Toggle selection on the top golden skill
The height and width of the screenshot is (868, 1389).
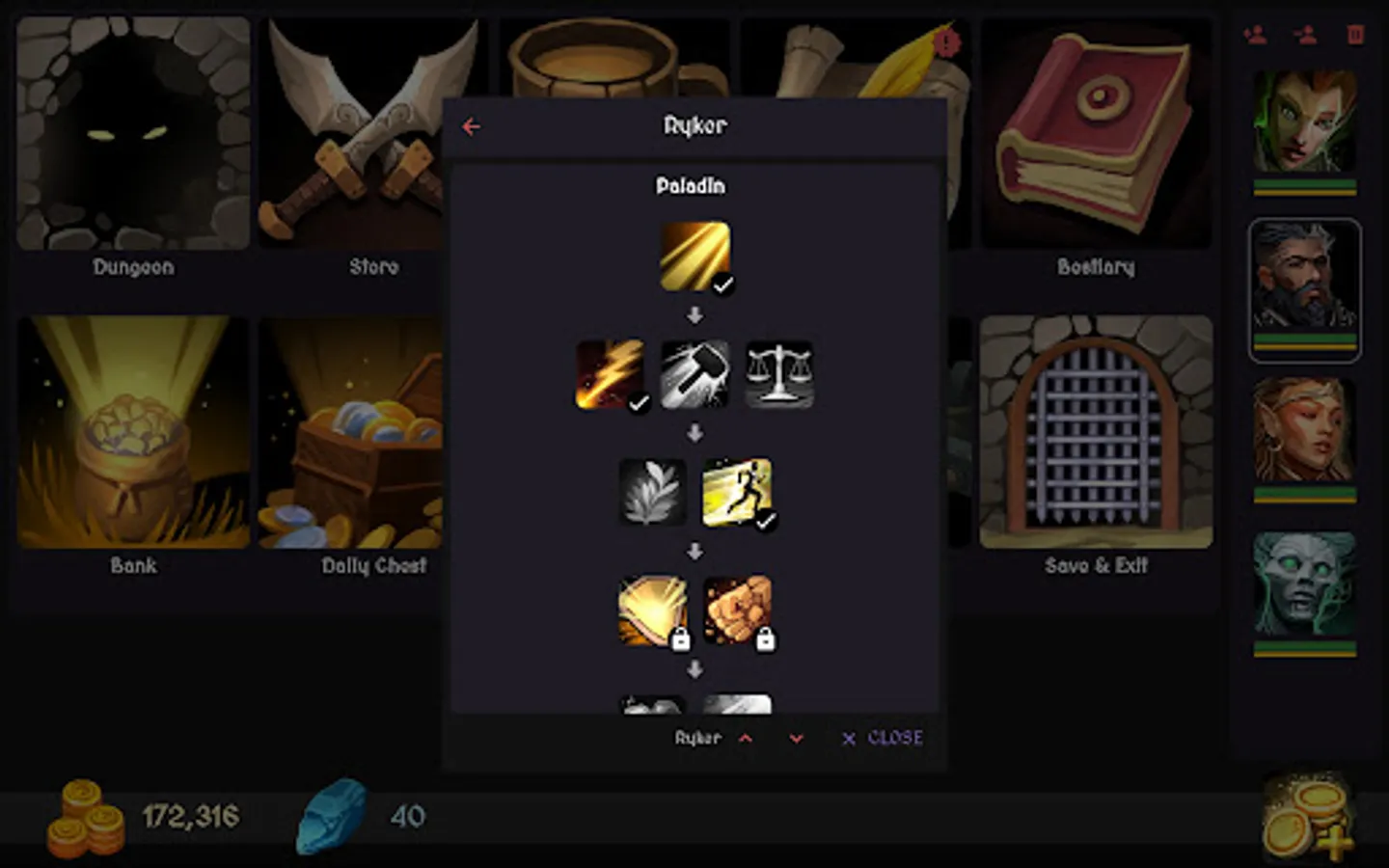(x=722, y=285)
